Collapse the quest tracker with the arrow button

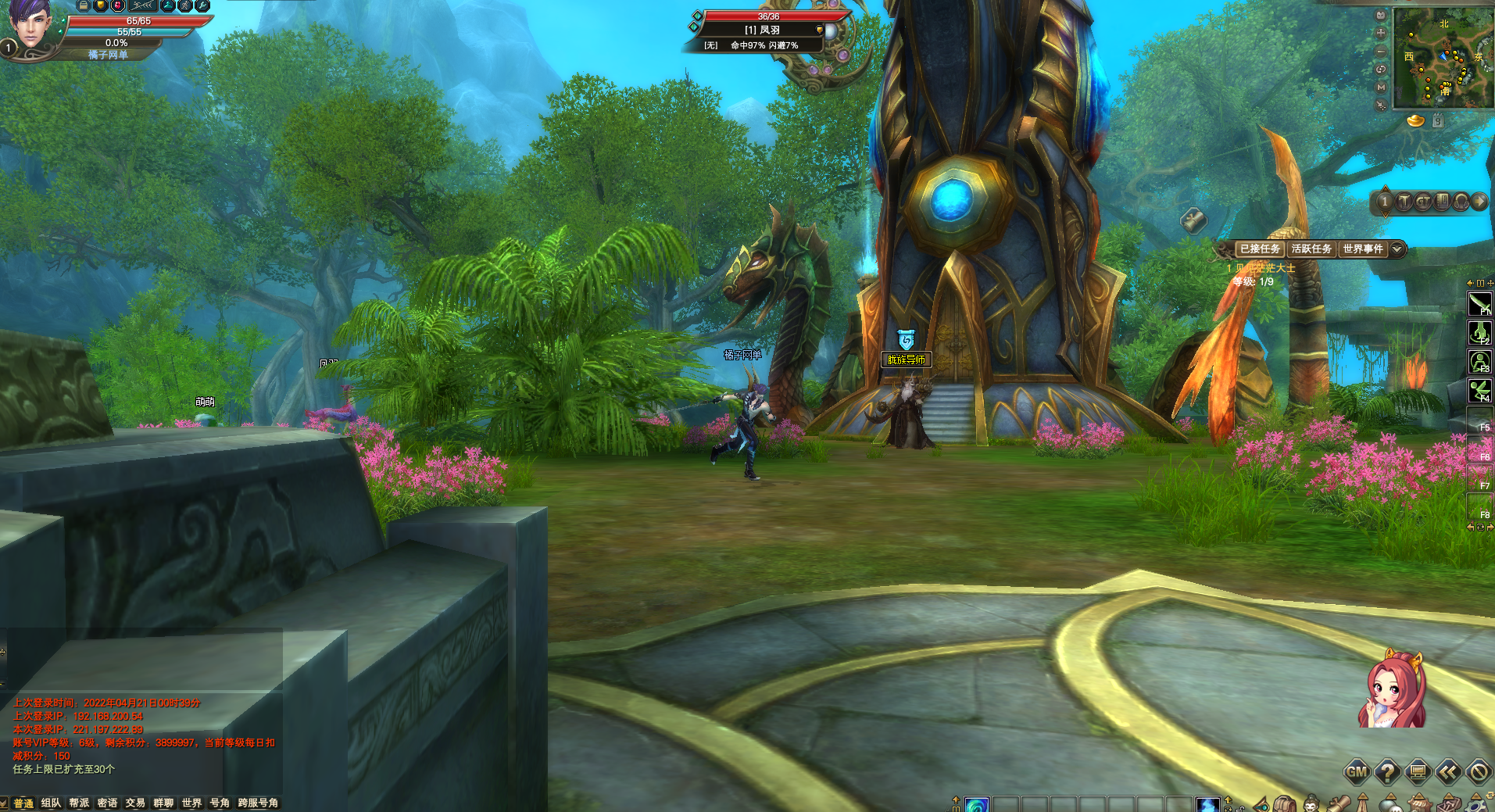coord(1397,249)
